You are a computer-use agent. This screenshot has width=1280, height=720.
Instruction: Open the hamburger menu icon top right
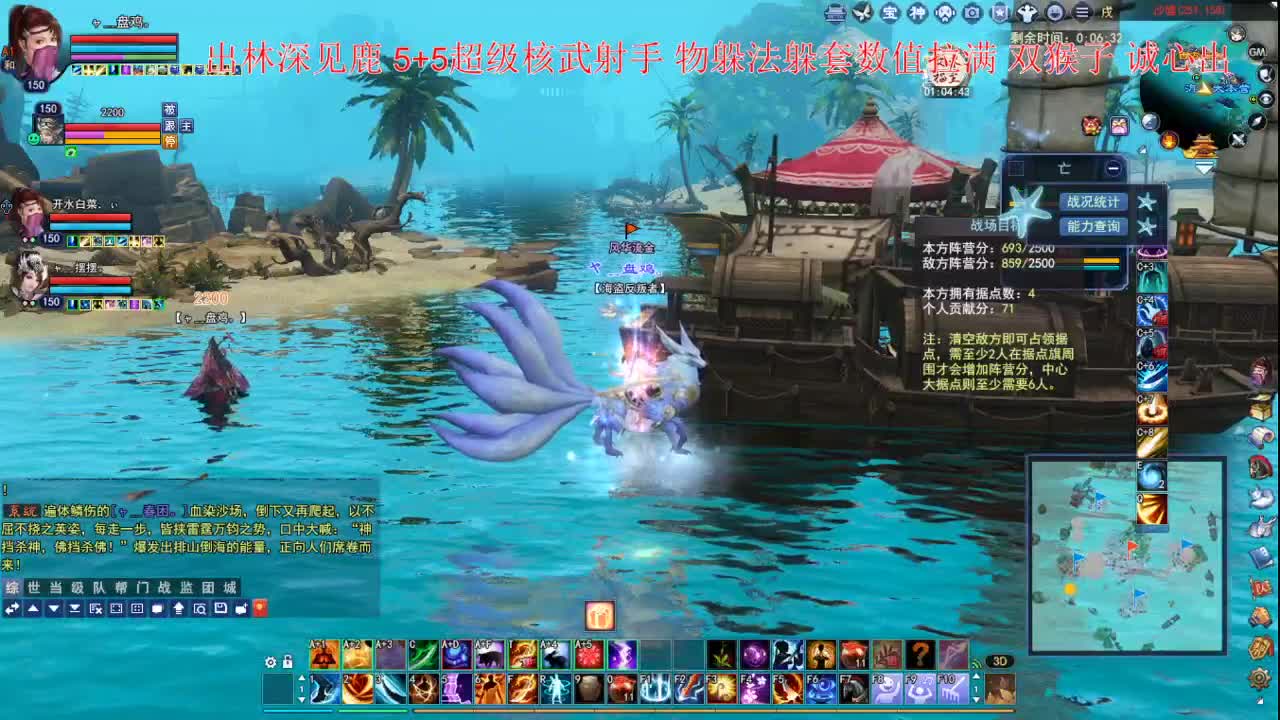(1082, 12)
